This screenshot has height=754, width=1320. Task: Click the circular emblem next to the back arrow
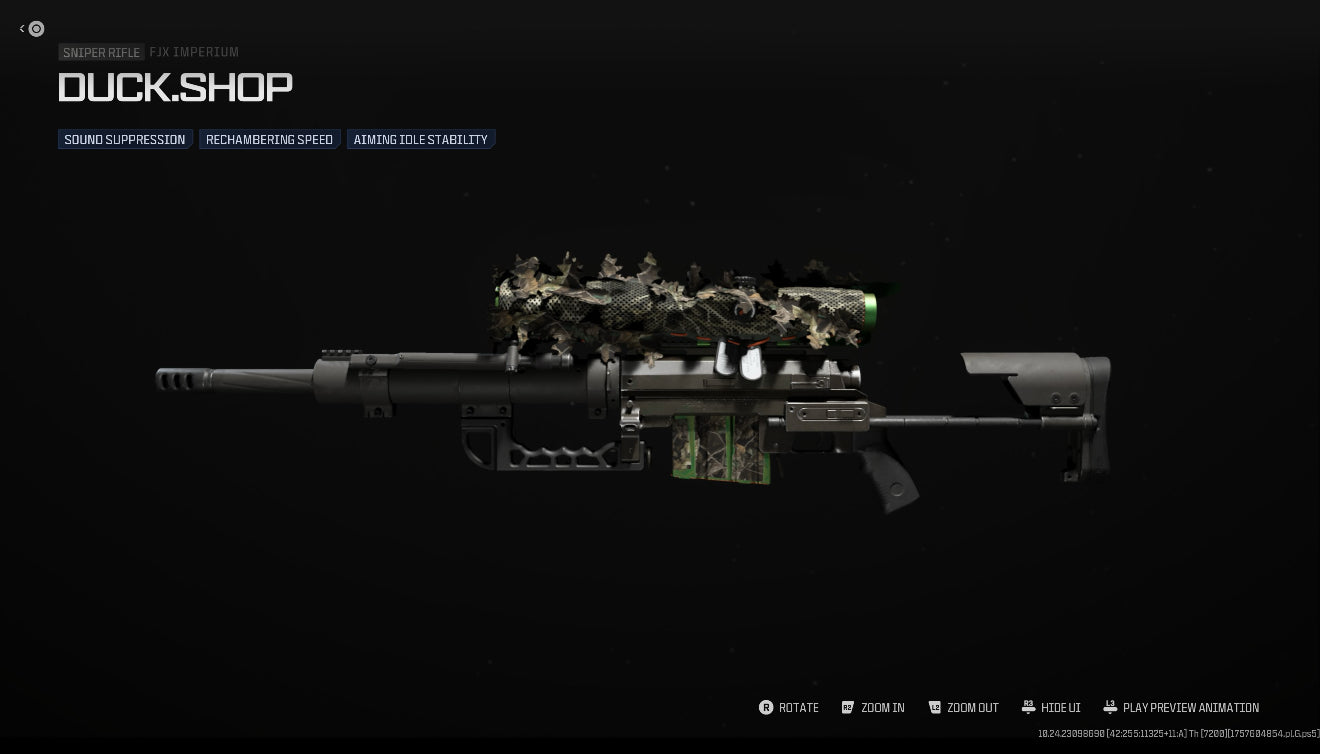click(x=37, y=29)
